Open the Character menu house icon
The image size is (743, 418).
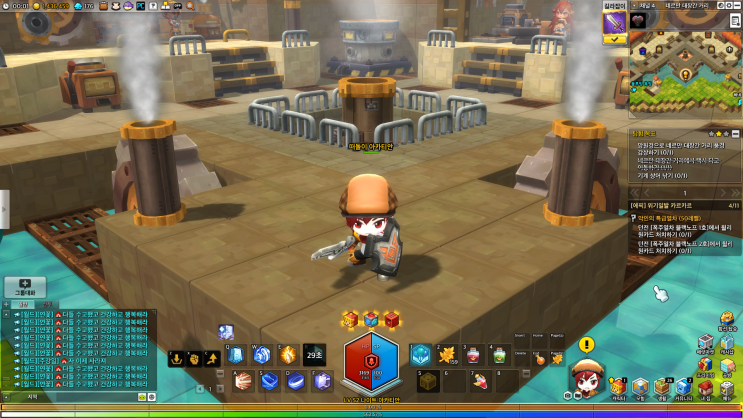(x=616, y=388)
